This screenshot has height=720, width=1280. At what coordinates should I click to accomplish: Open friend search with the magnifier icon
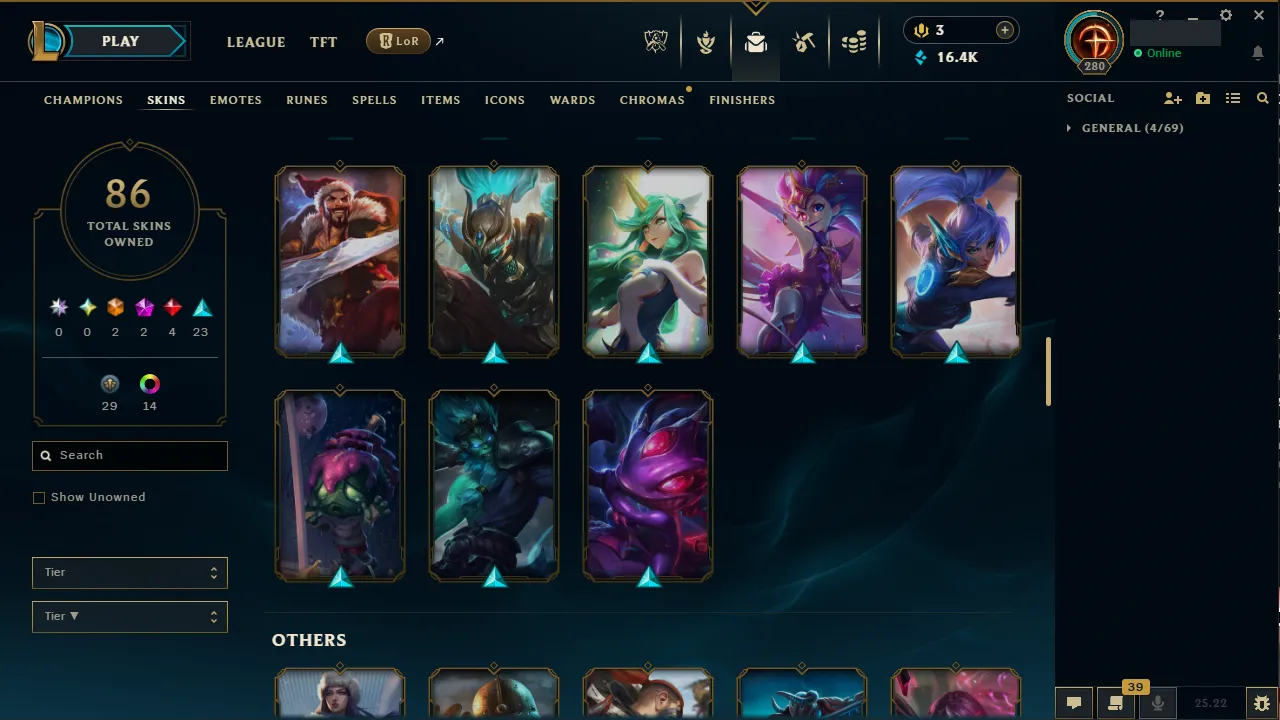[1262, 98]
